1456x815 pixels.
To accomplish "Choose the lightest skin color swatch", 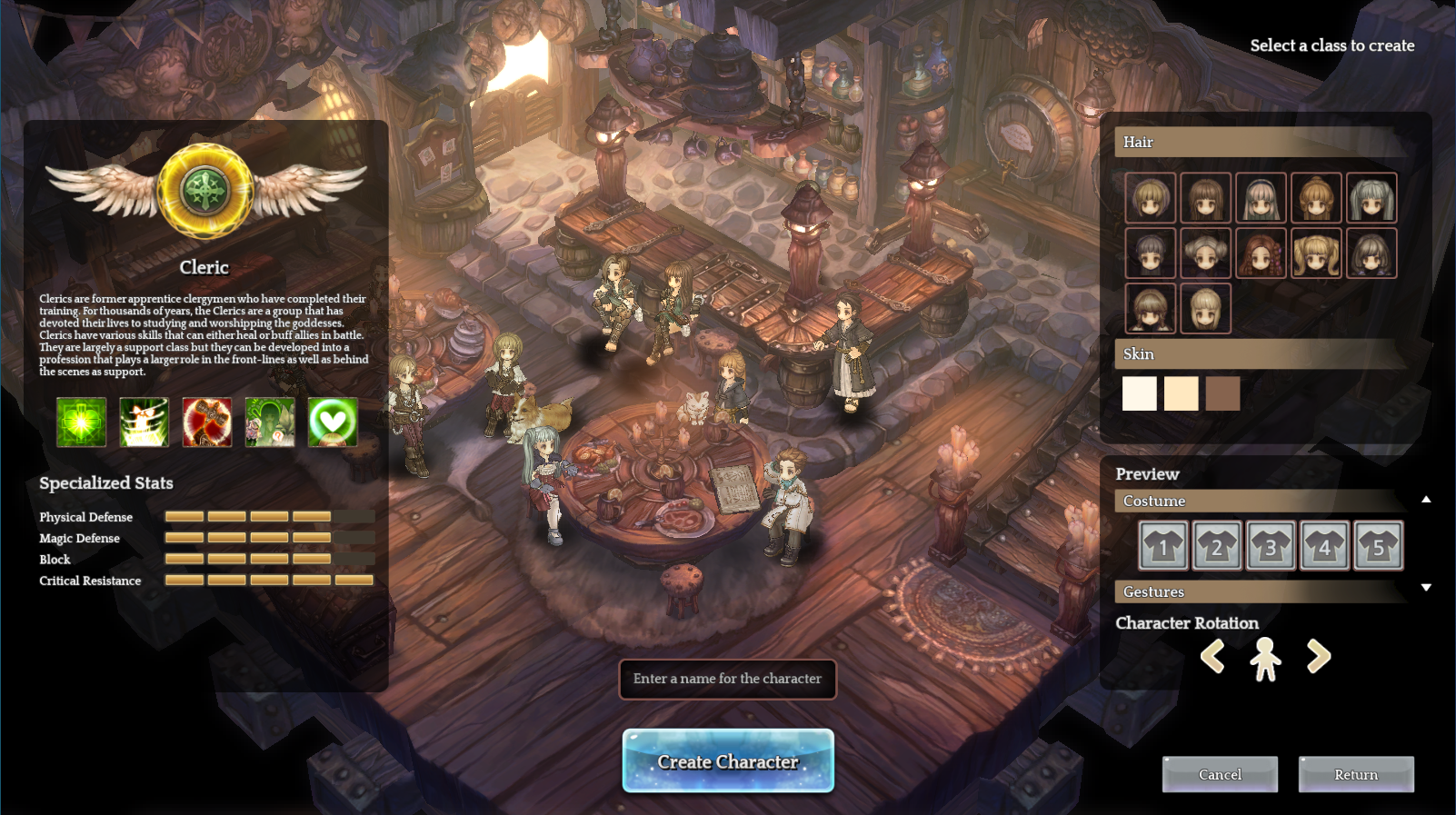I will click(1139, 393).
